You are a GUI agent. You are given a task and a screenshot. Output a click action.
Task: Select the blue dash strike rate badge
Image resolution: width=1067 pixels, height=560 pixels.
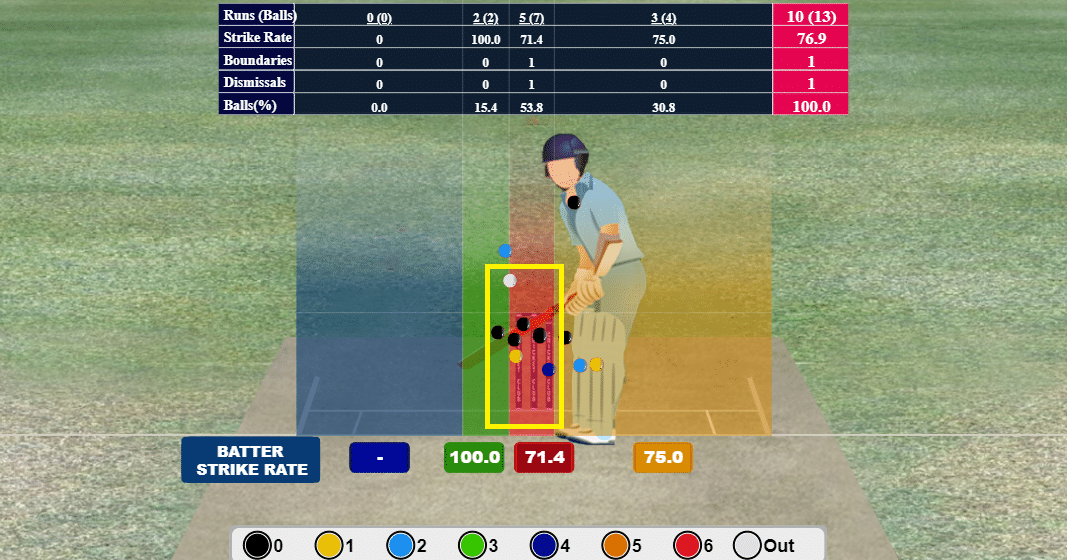click(x=380, y=458)
